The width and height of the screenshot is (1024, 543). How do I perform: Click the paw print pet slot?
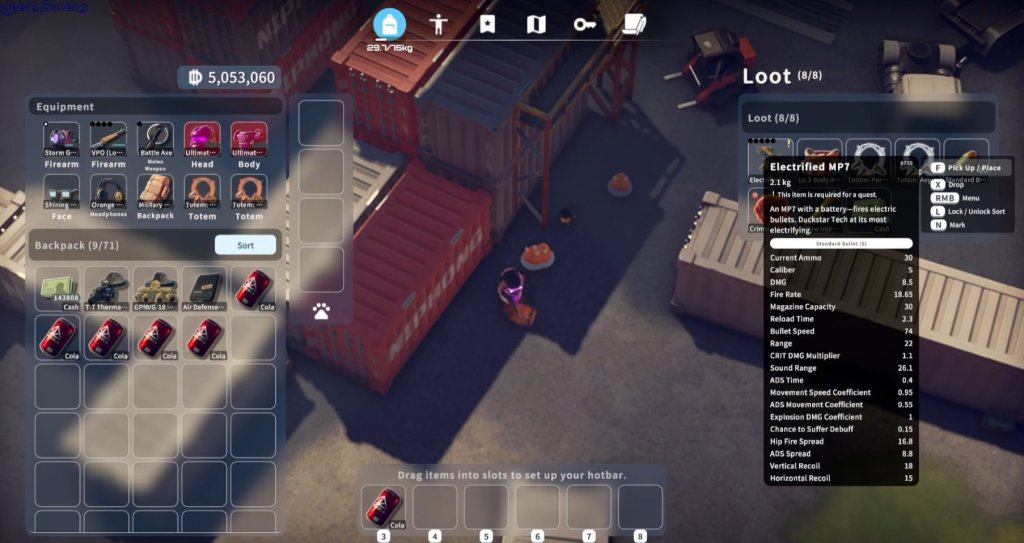pyautogui.click(x=321, y=312)
